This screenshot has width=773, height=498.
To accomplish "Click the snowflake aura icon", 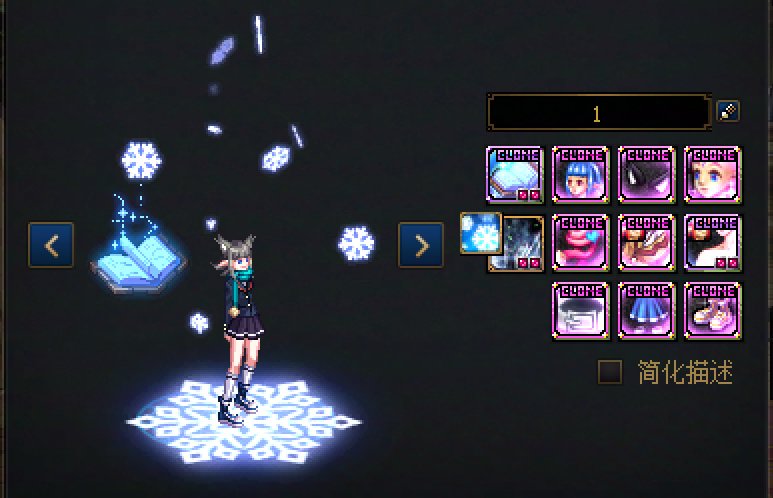I will pos(480,233).
